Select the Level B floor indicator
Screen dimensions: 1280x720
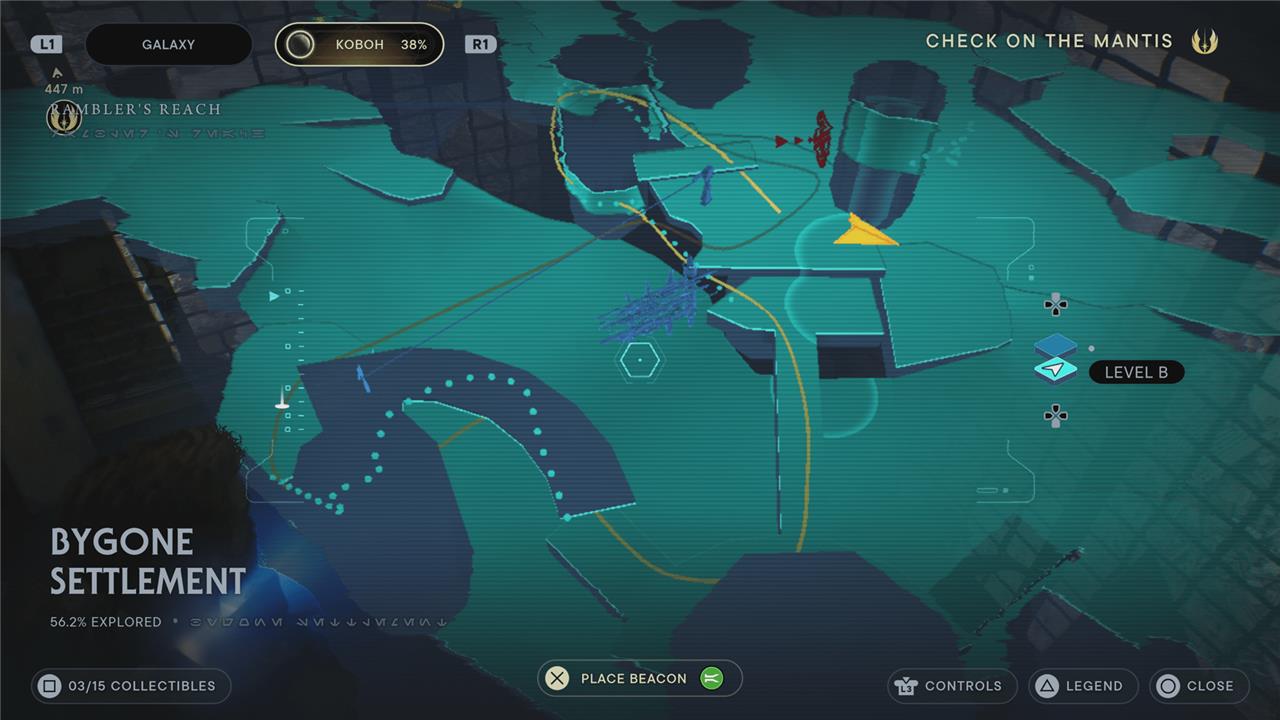(1135, 373)
